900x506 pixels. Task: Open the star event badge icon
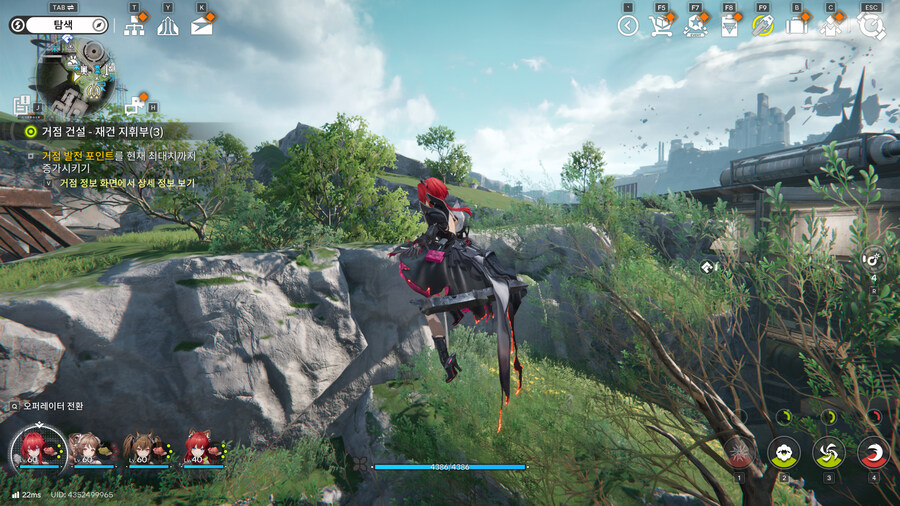coord(696,26)
